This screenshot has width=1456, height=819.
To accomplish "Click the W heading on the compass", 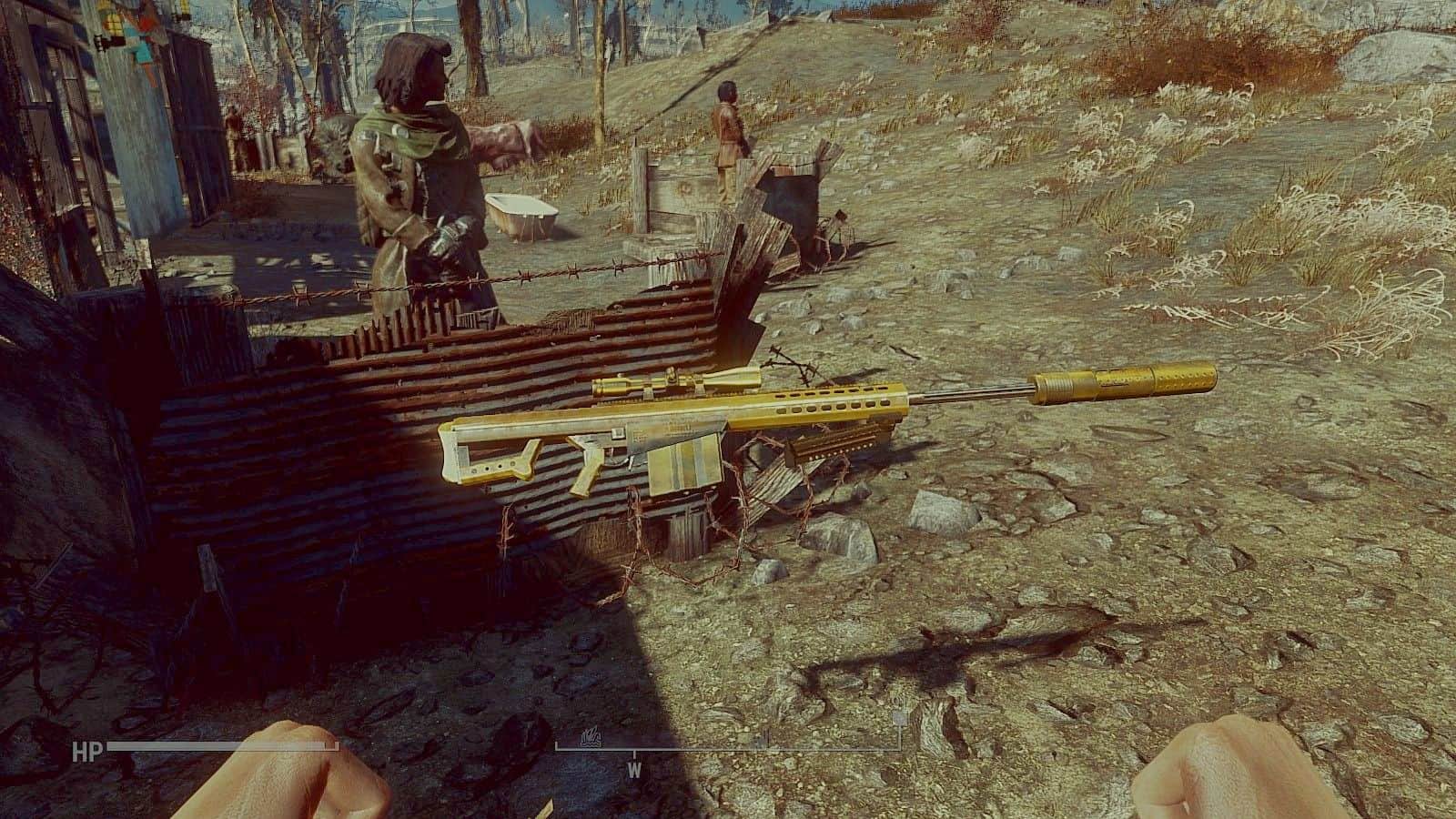I will click(x=634, y=769).
